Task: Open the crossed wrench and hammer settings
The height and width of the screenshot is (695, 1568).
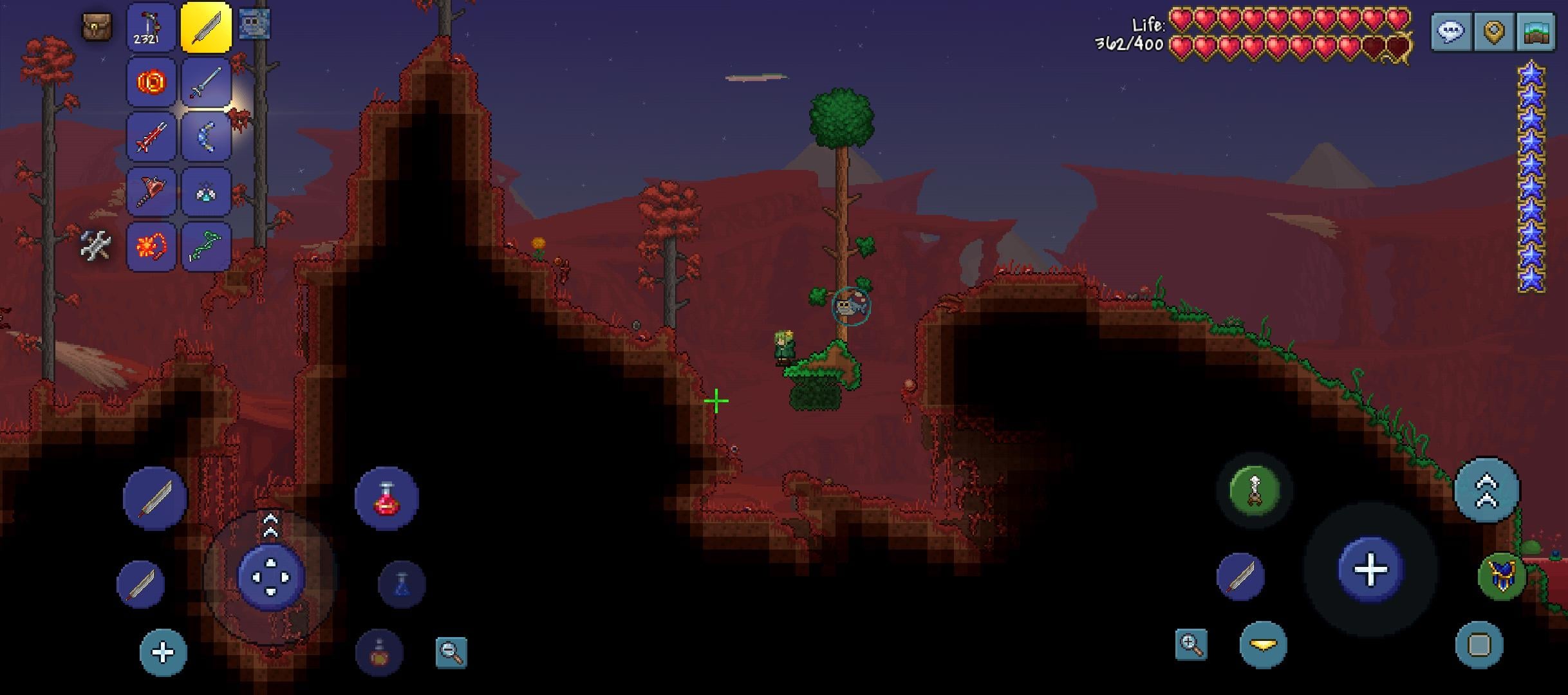Action: (96, 246)
